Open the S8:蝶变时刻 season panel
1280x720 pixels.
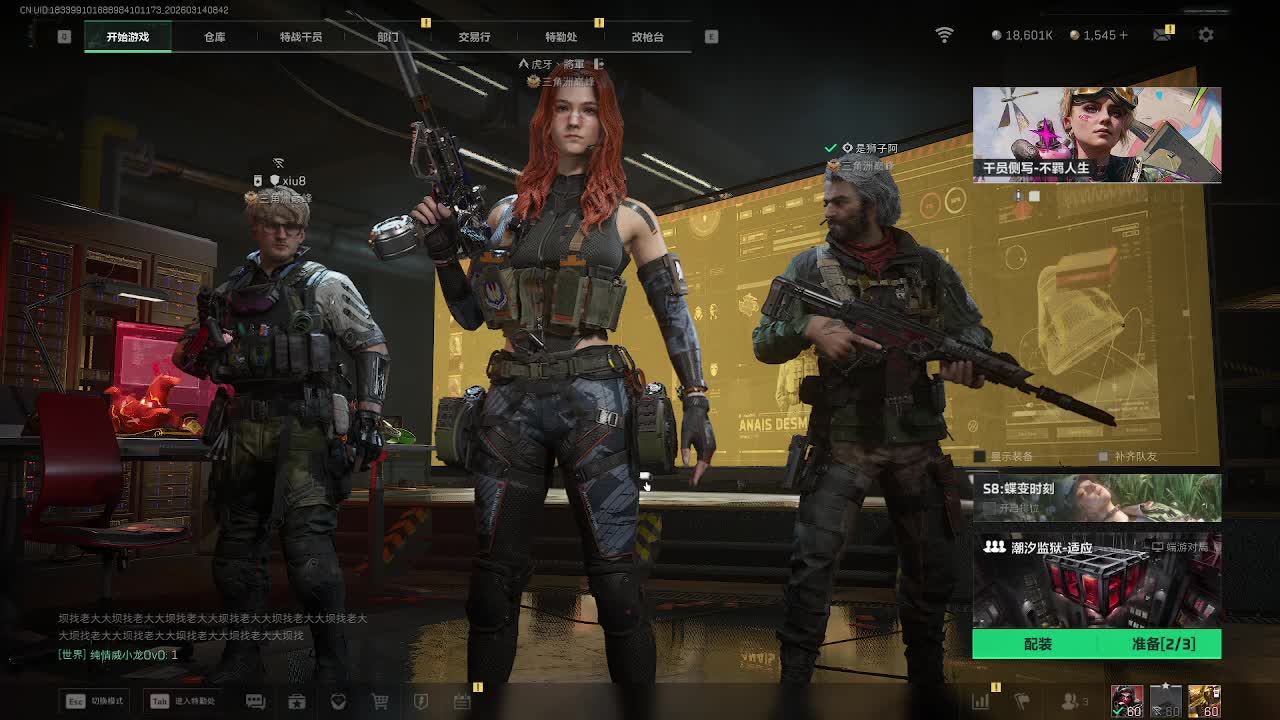(1097, 498)
